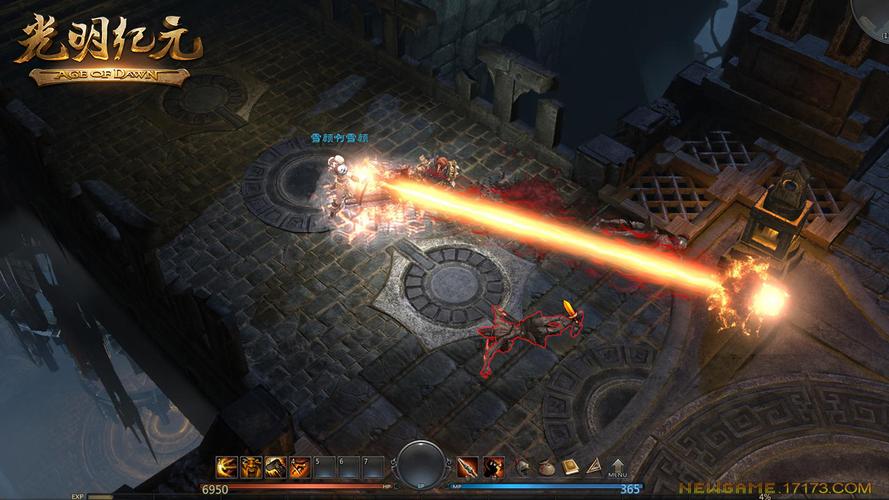Image resolution: width=889 pixels, height=500 pixels.
Task: Open the character panel helmet icon
Action: pos(523,466)
